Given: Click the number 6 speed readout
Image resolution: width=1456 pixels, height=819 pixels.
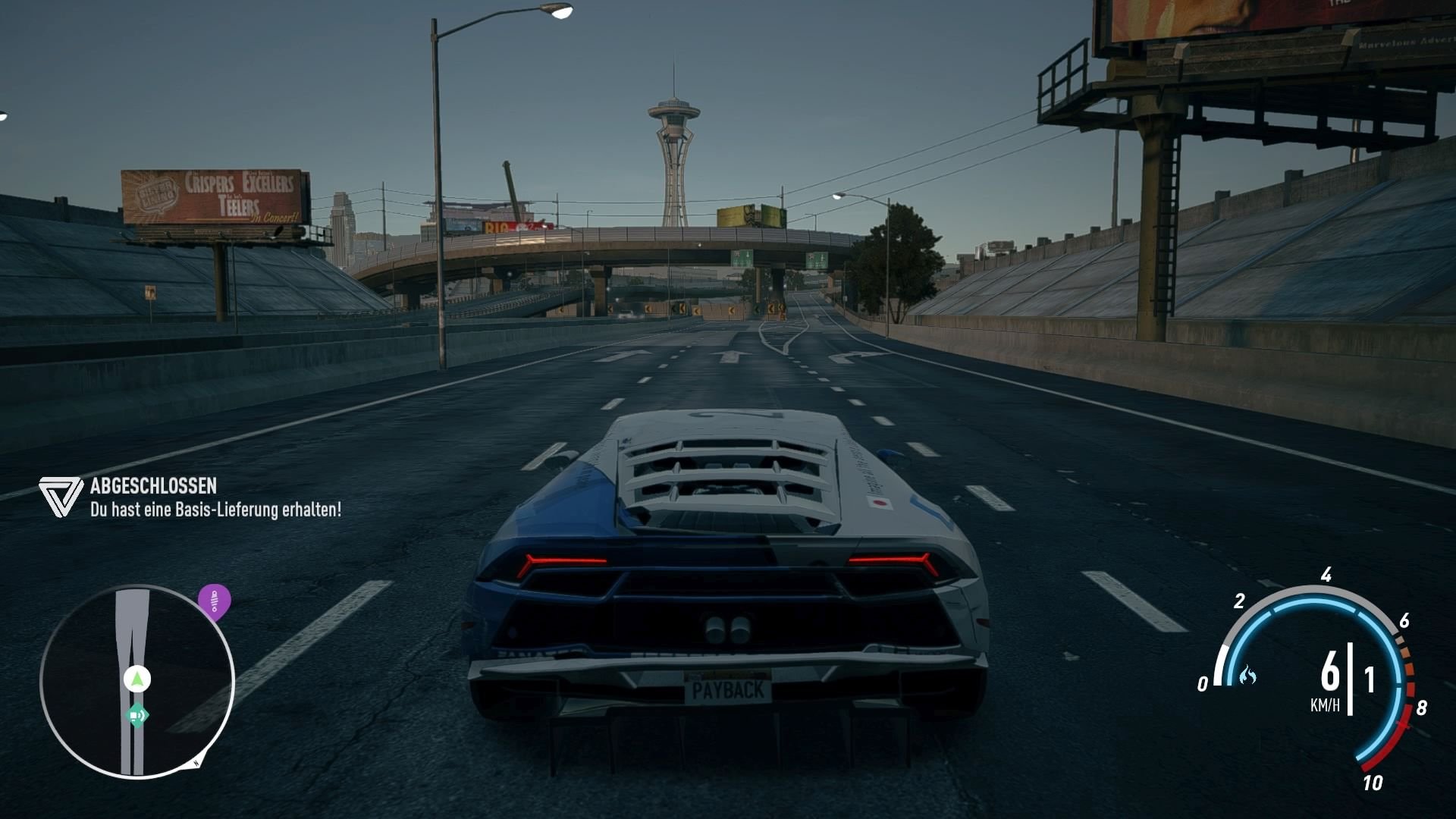Looking at the screenshot, I should coord(1330,670).
